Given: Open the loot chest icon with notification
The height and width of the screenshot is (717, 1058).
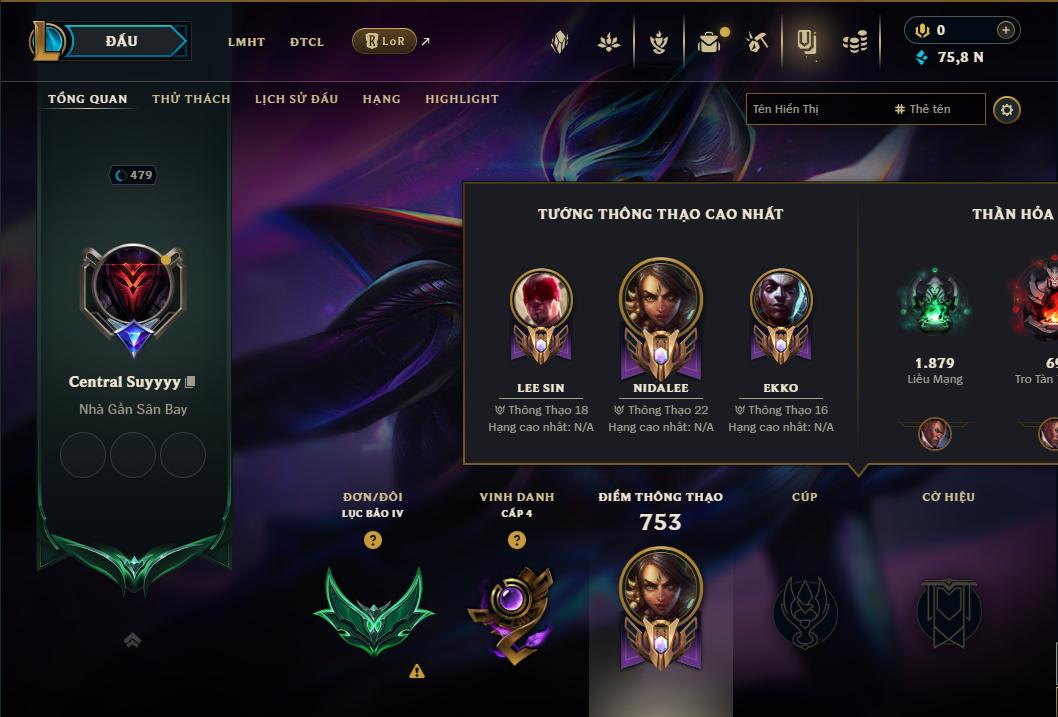Looking at the screenshot, I should [x=710, y=42].
